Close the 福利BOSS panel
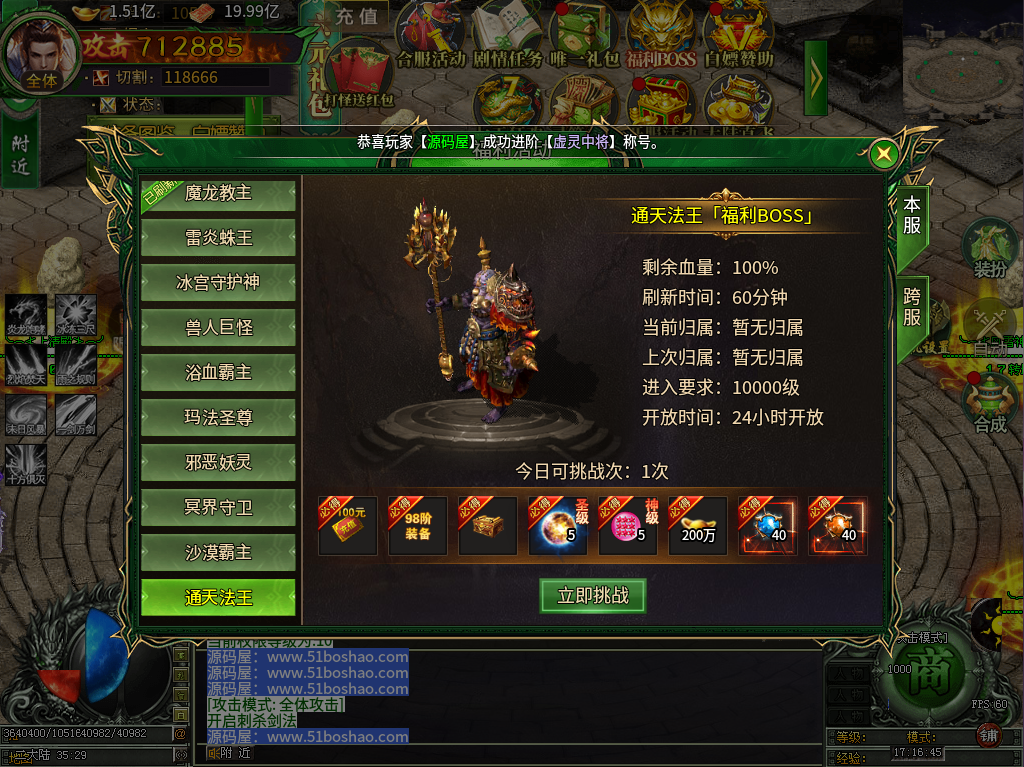1024x767 pixels. [883, 154]
